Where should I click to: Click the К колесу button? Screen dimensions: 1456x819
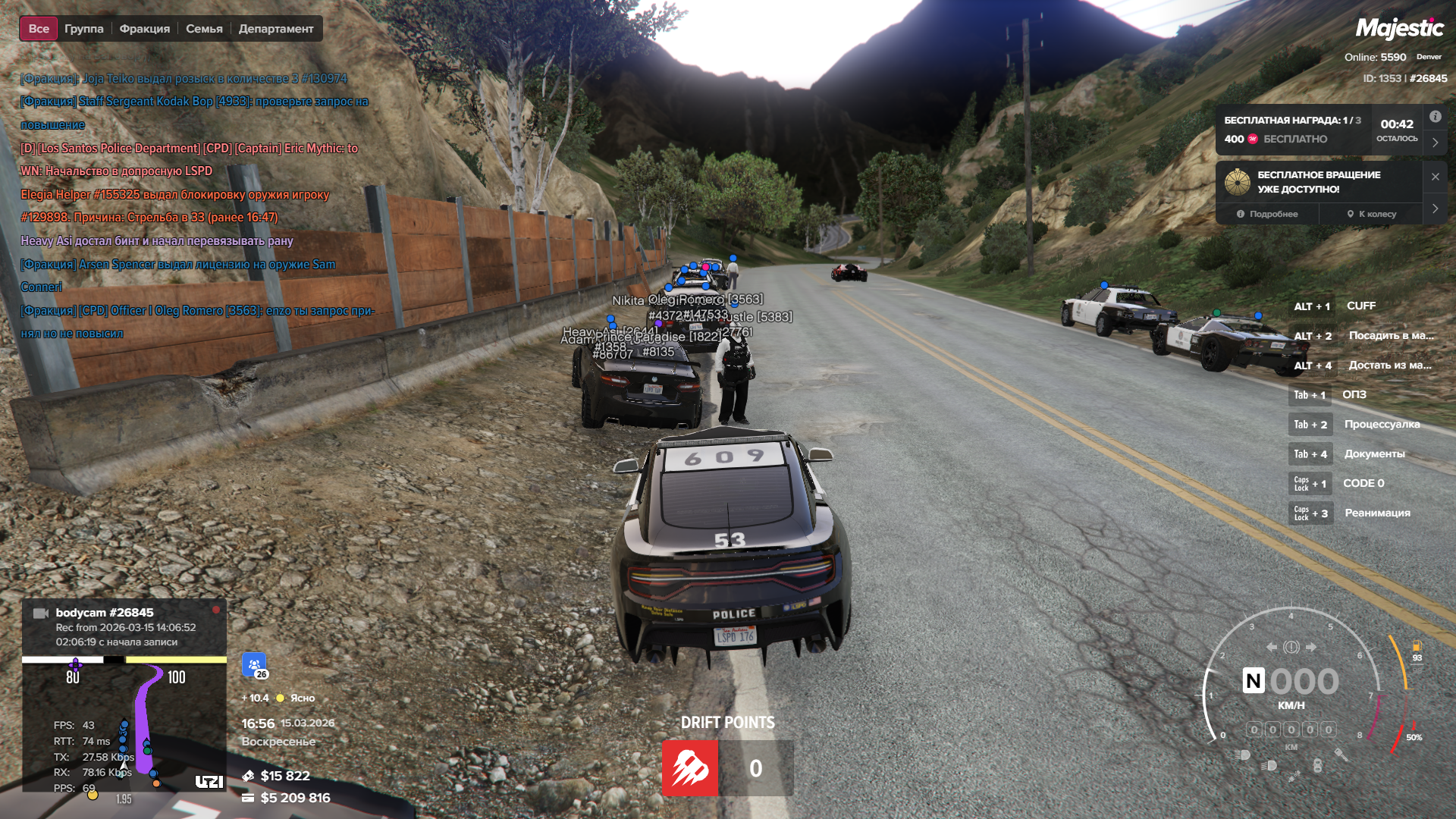(1371, 214)
